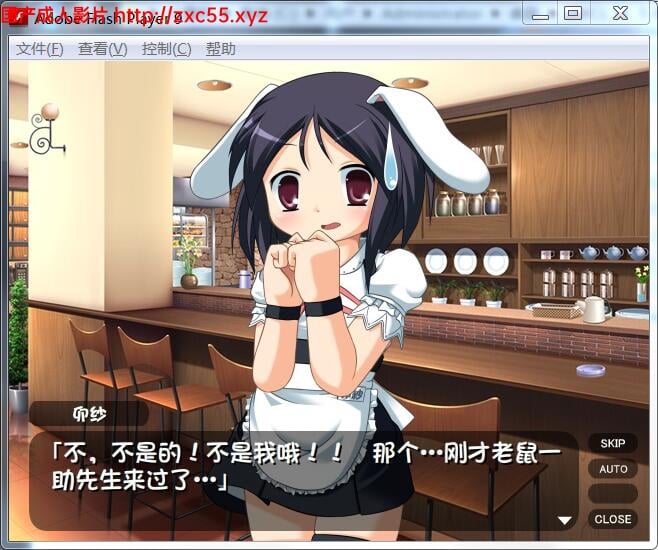The height and width of the screenshot is (550, 658).
Task: Enable AUTO text advance
Action: tap(612, 469)
